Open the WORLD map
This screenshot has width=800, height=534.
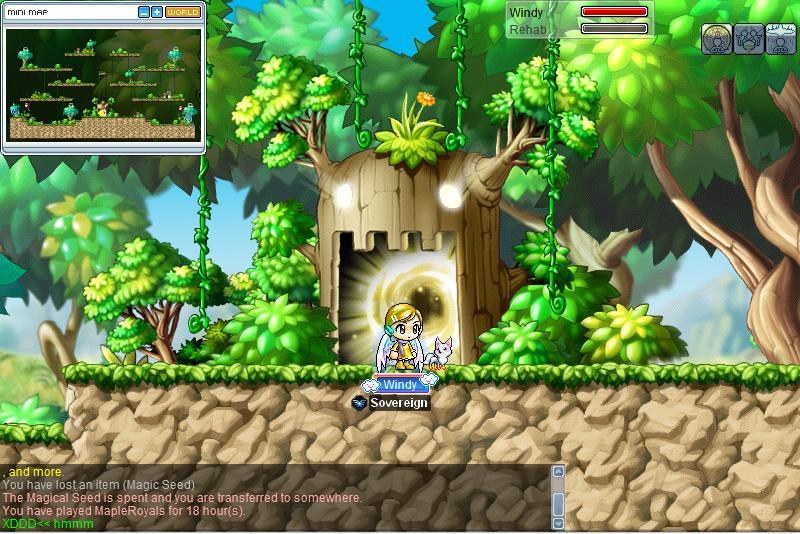182,12
